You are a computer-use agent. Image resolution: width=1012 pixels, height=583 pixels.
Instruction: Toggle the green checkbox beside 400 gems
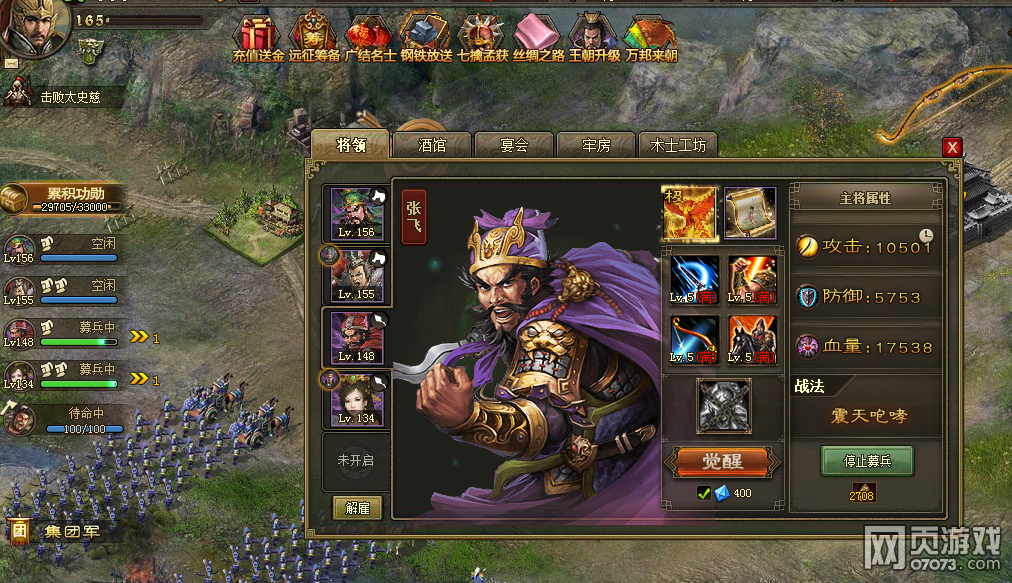704,492
